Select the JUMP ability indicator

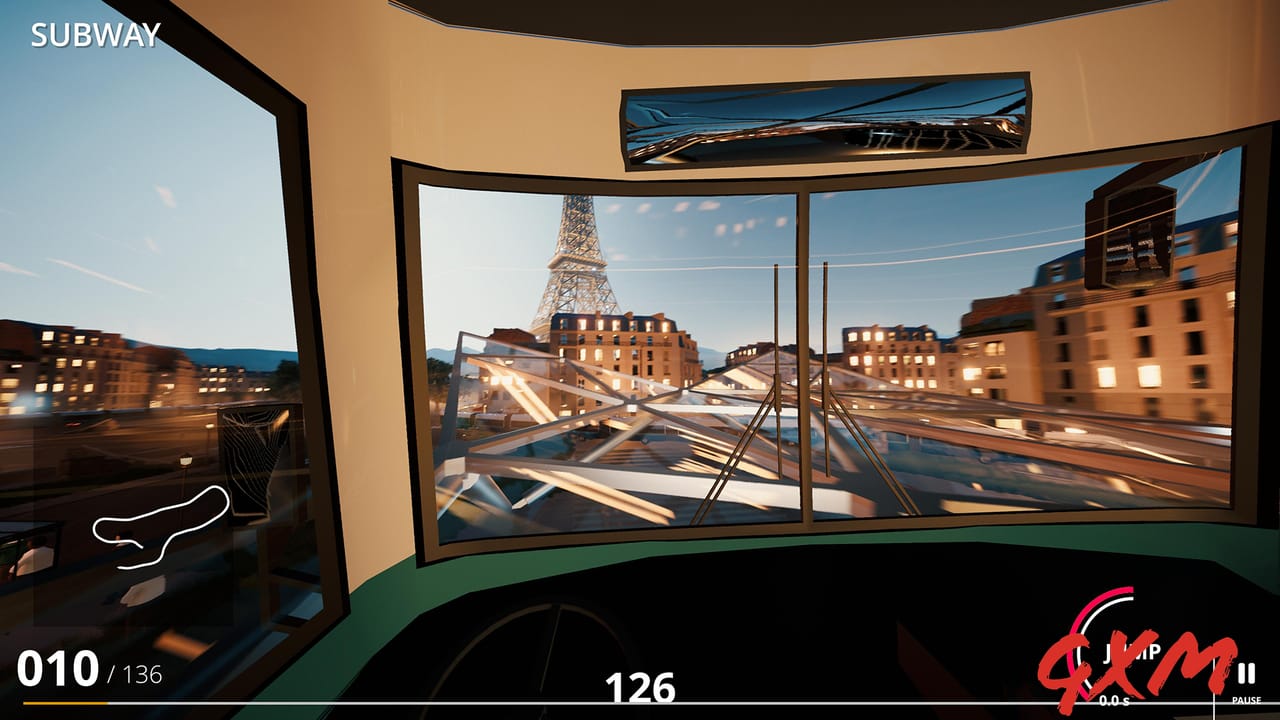1130,652
